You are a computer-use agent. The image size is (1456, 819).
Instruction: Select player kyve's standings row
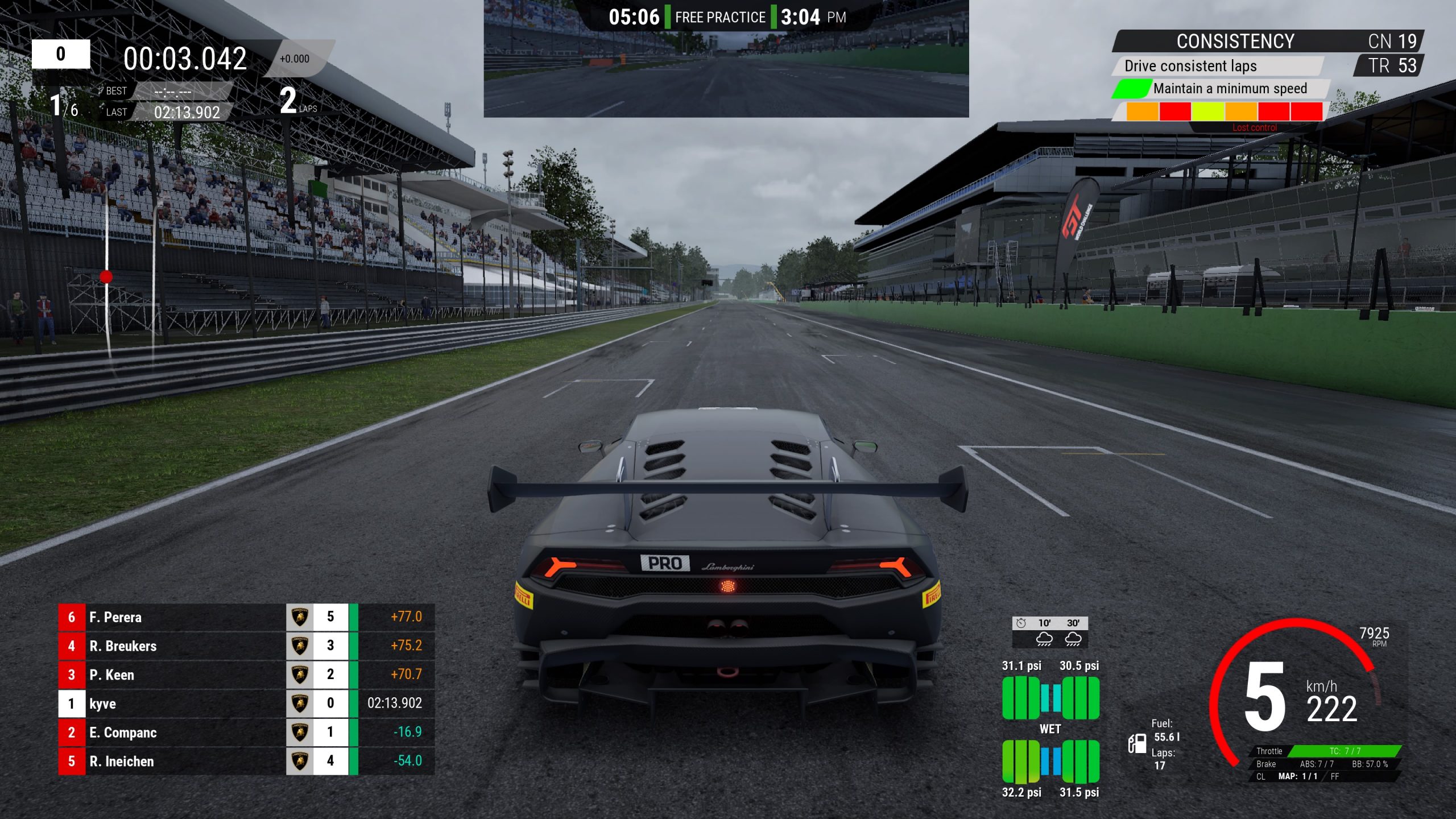click(246, 704)
